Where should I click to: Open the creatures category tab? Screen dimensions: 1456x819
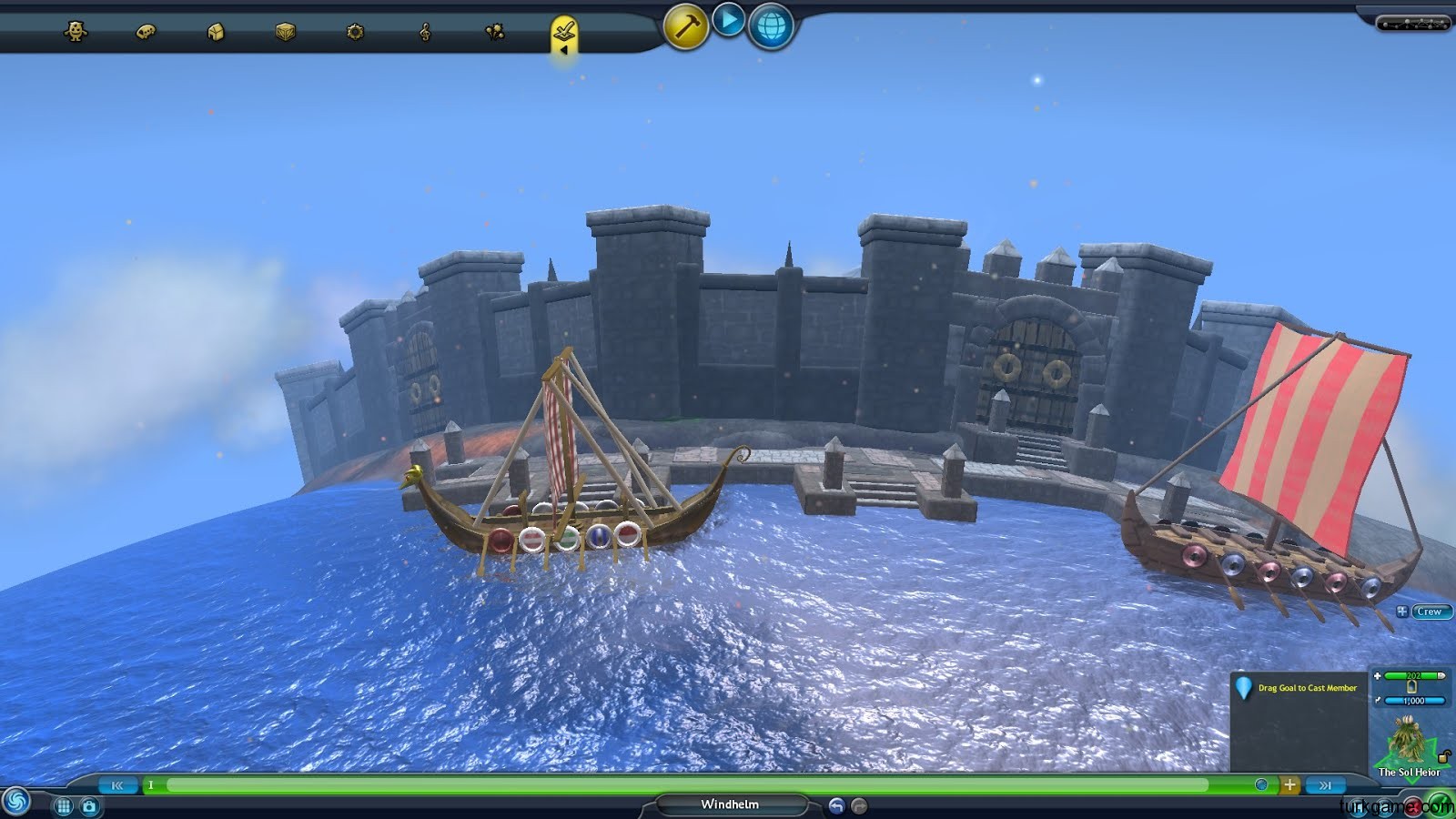tap(76, 32)
